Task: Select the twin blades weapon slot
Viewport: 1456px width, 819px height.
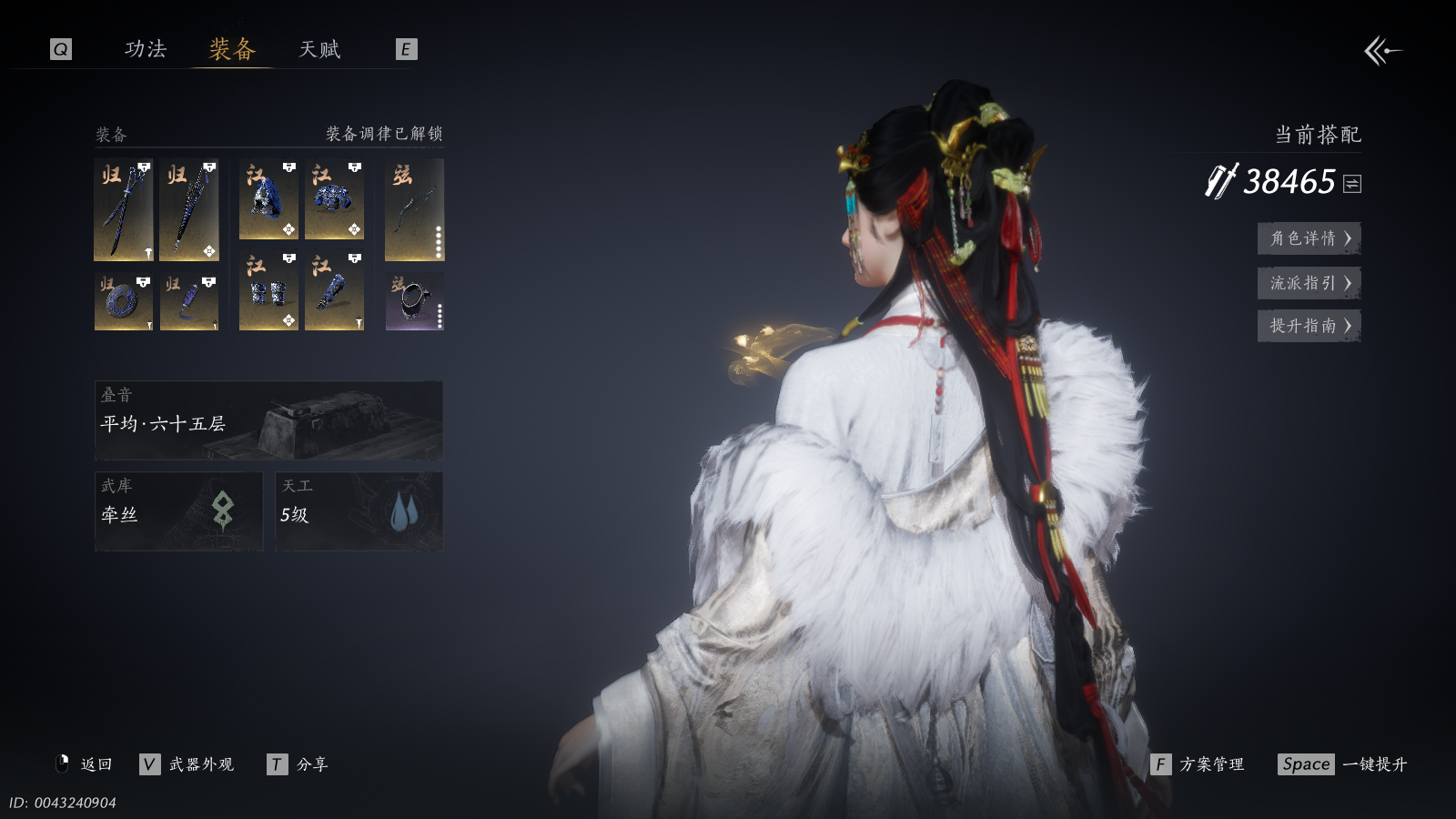Action: click(x=123, y=210)
